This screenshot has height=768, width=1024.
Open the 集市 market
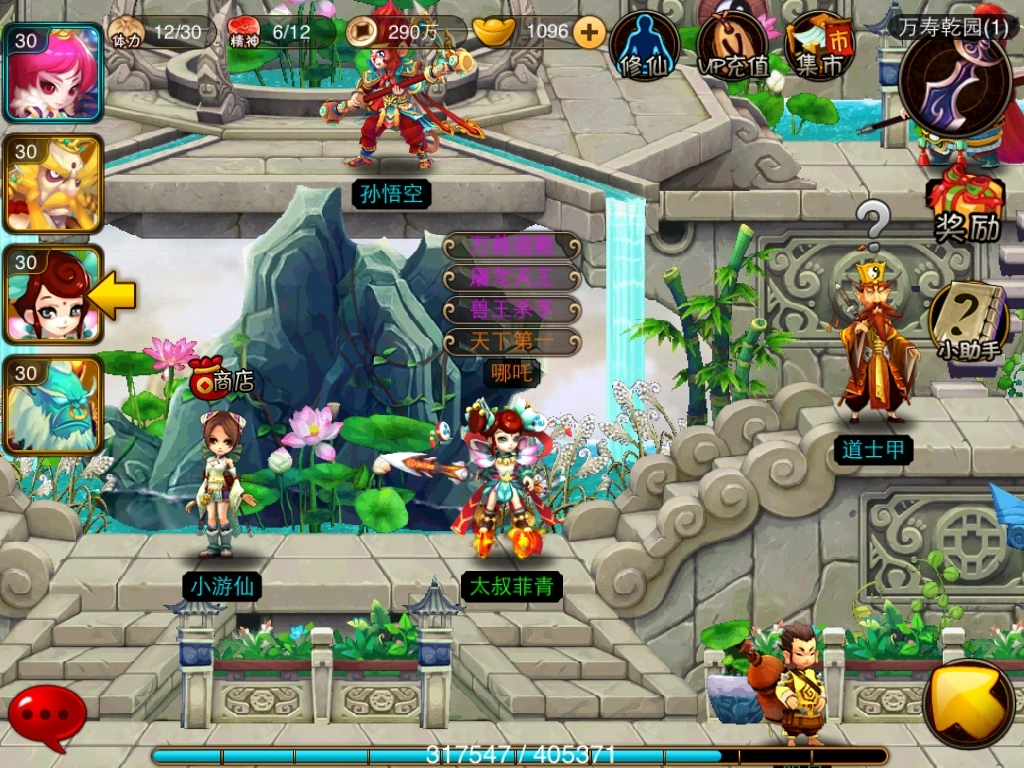(818, 46)
